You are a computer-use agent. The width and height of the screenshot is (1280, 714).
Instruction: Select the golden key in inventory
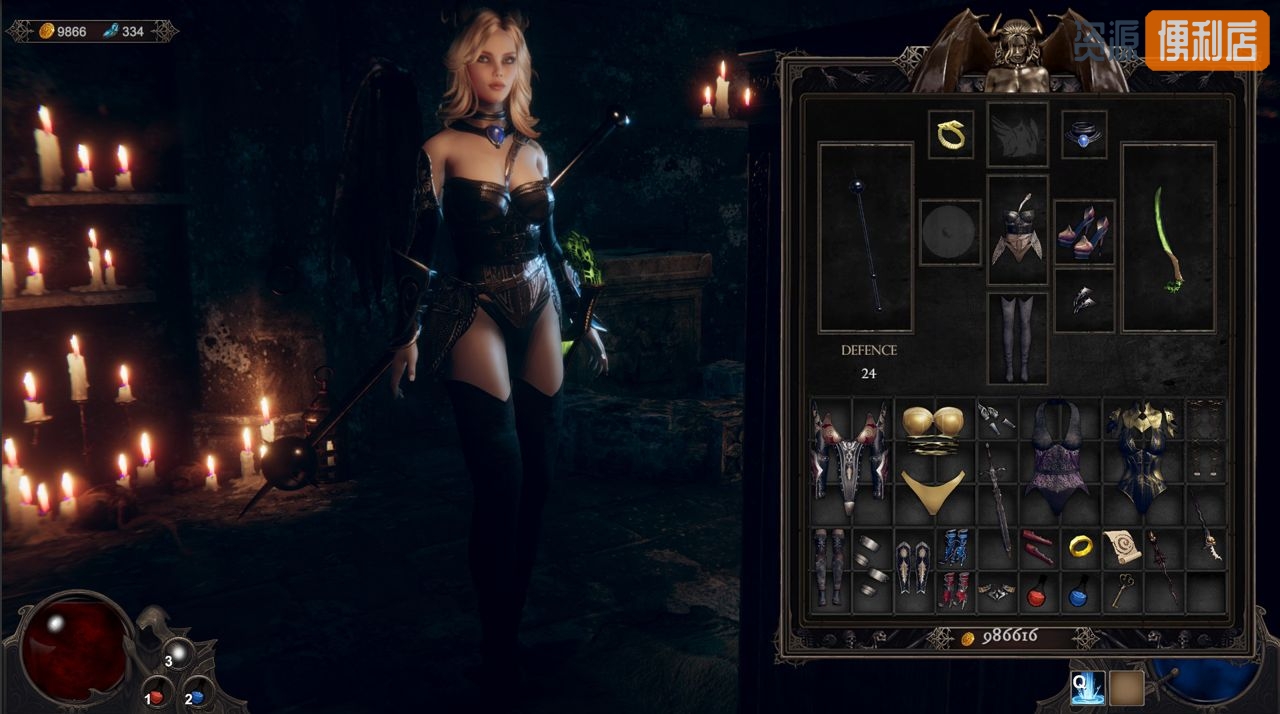1122,590
